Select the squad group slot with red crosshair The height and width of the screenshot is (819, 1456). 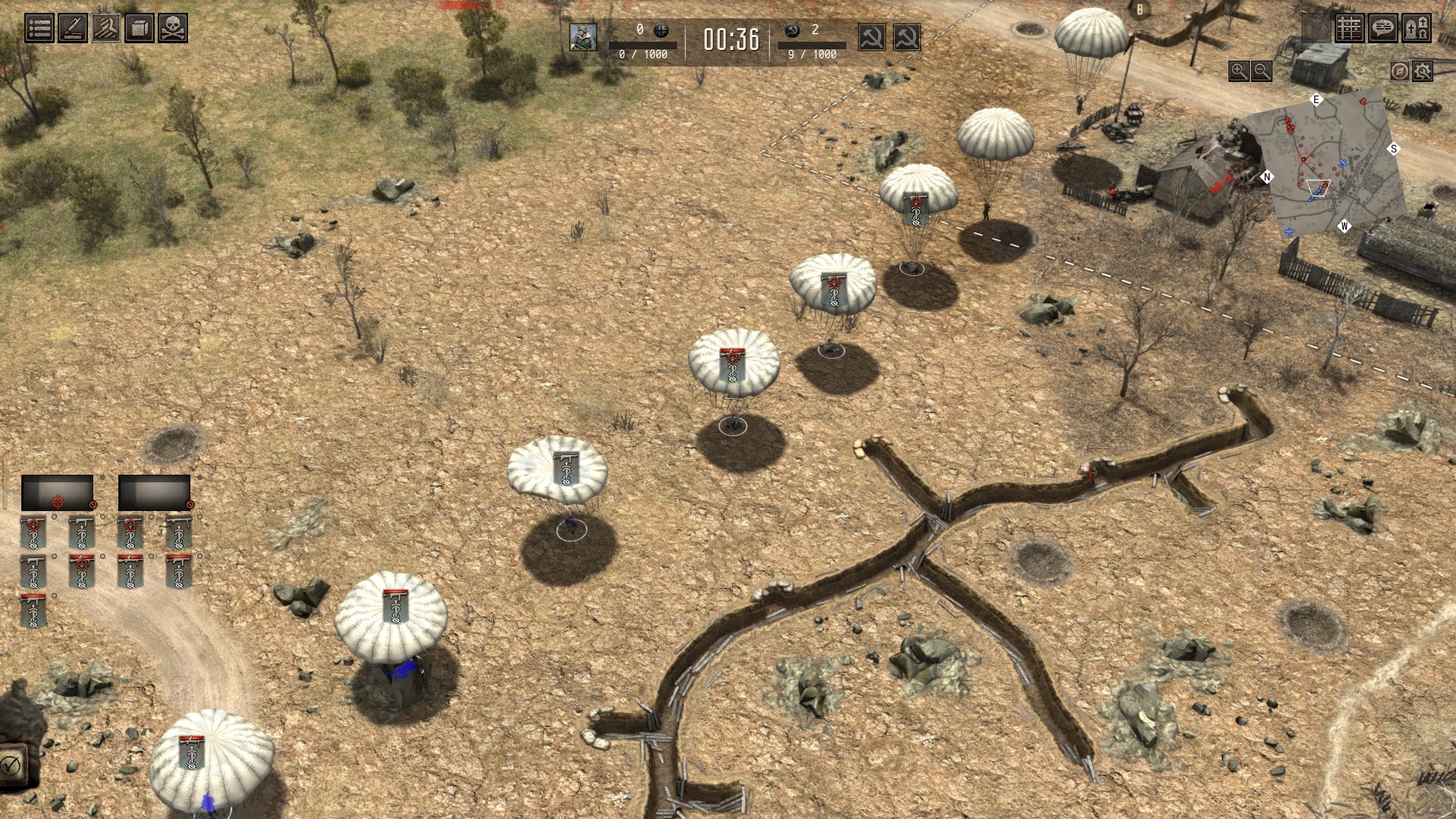tap(58, 493)
